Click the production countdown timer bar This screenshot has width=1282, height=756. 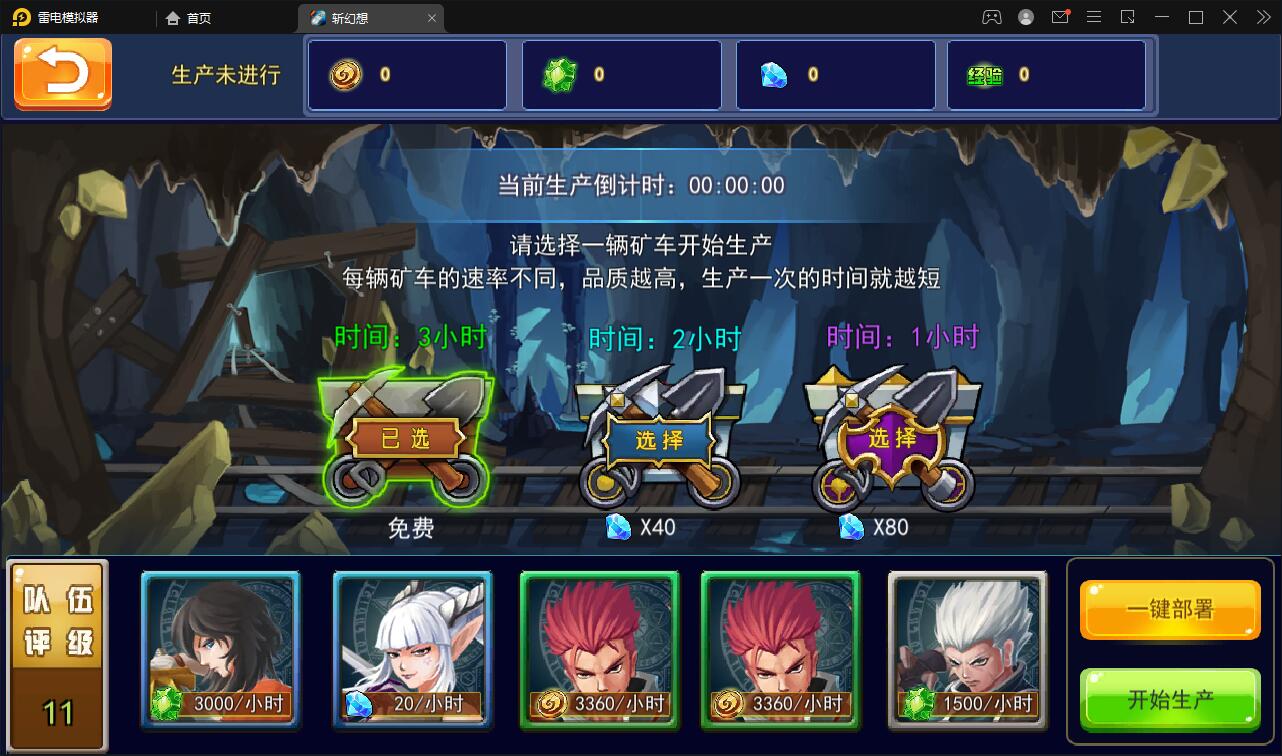click(641, 184)
